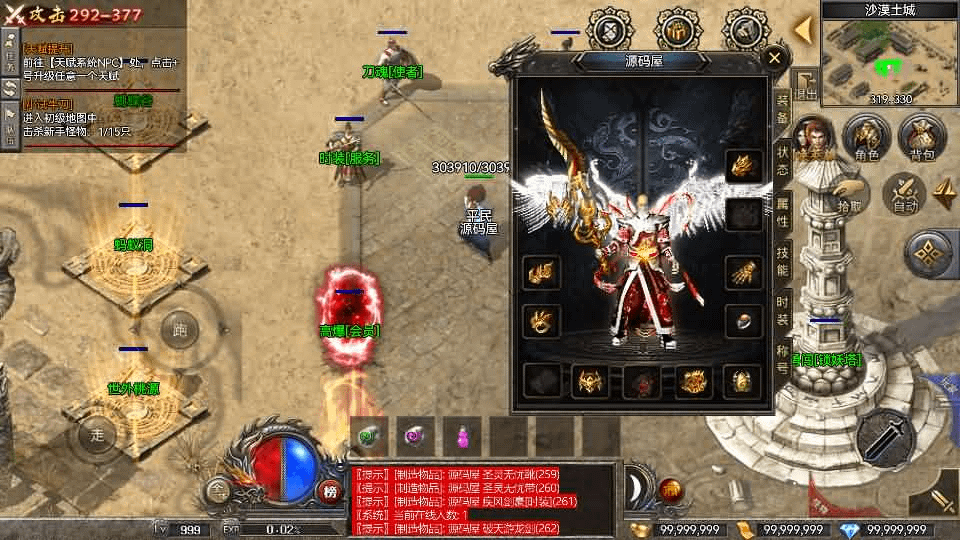Select the ring equipment slot

click(x=741, y=320)
